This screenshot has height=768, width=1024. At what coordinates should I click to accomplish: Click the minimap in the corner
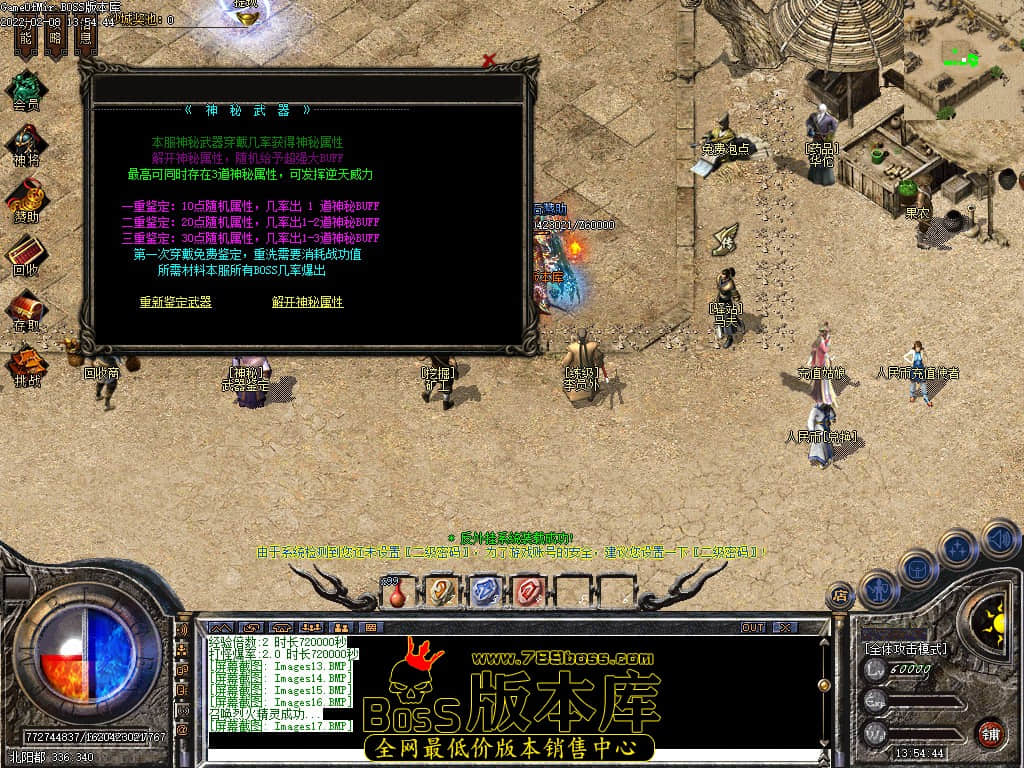(963, 60)
